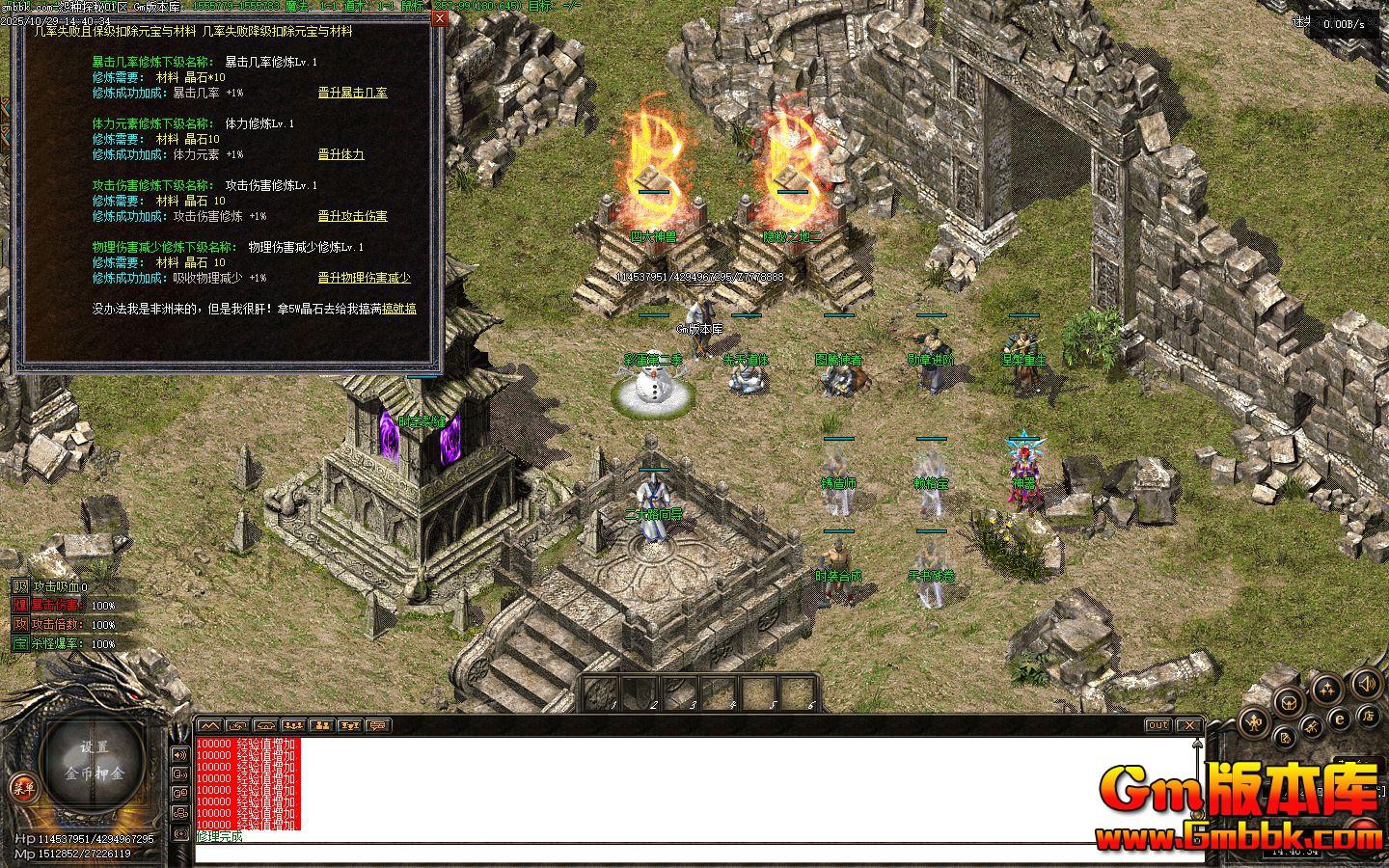Click the round 'e' icon
The height and width of the screenshot is (868, 1389).
coord(1339,719)
